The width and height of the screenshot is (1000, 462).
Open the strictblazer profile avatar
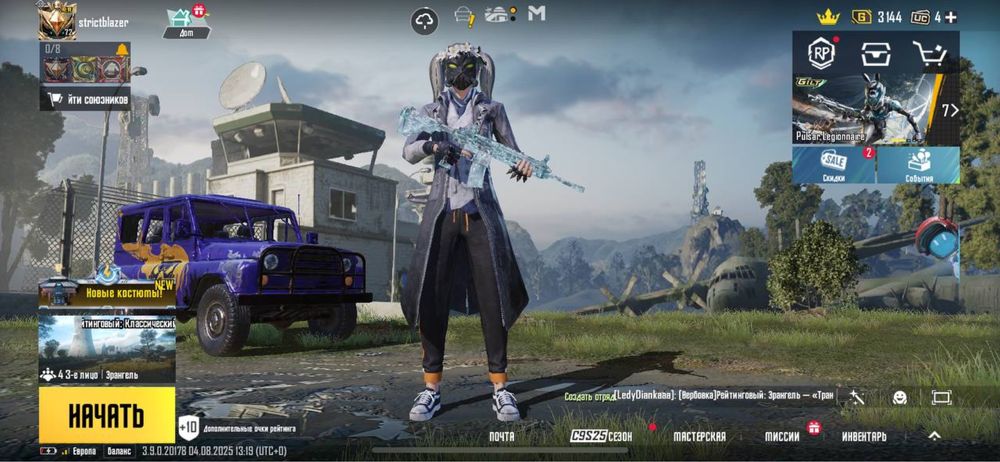[x=57, y=20]
